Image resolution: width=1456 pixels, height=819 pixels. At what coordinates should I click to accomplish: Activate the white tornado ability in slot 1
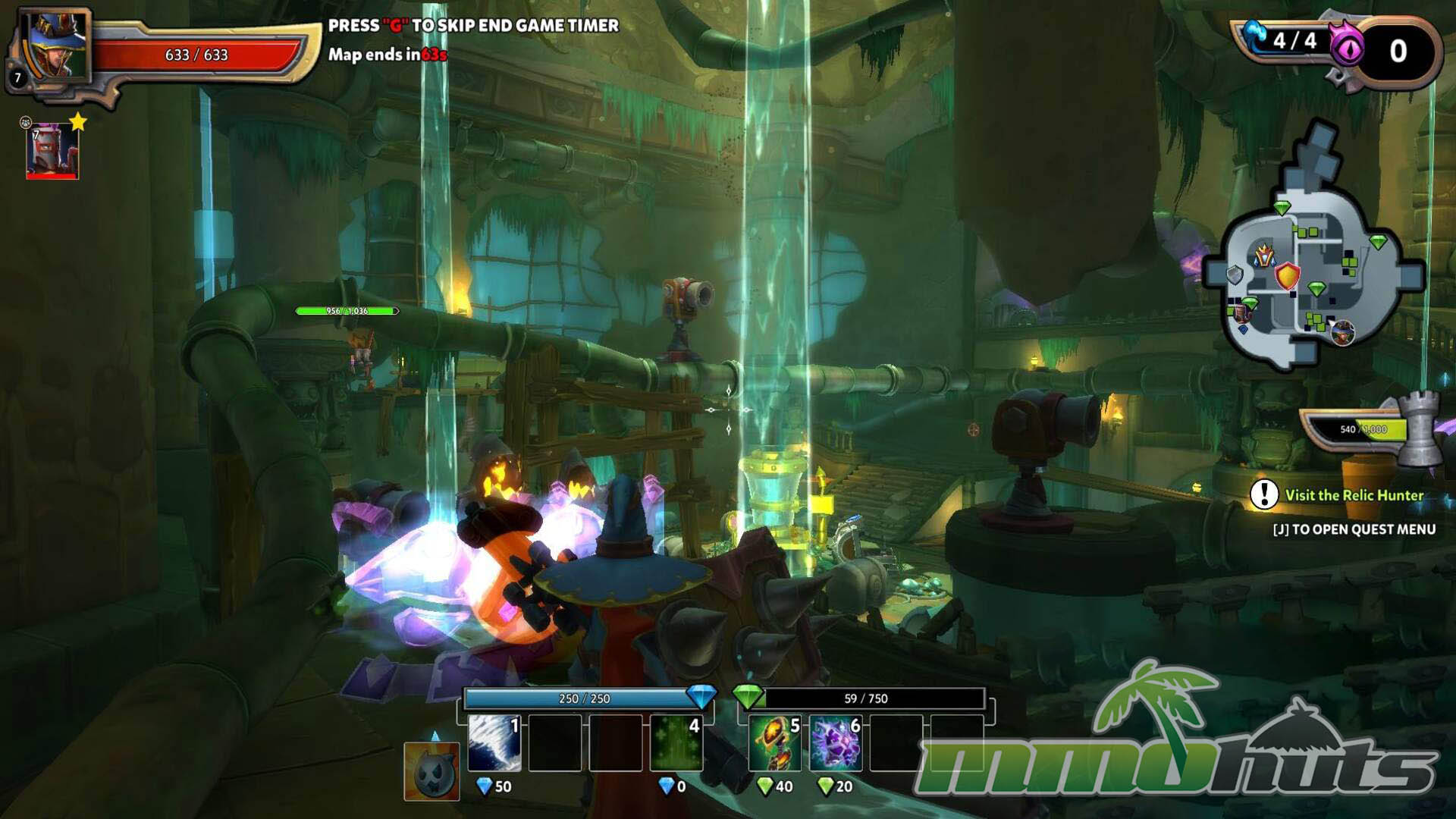click(494, 742)
